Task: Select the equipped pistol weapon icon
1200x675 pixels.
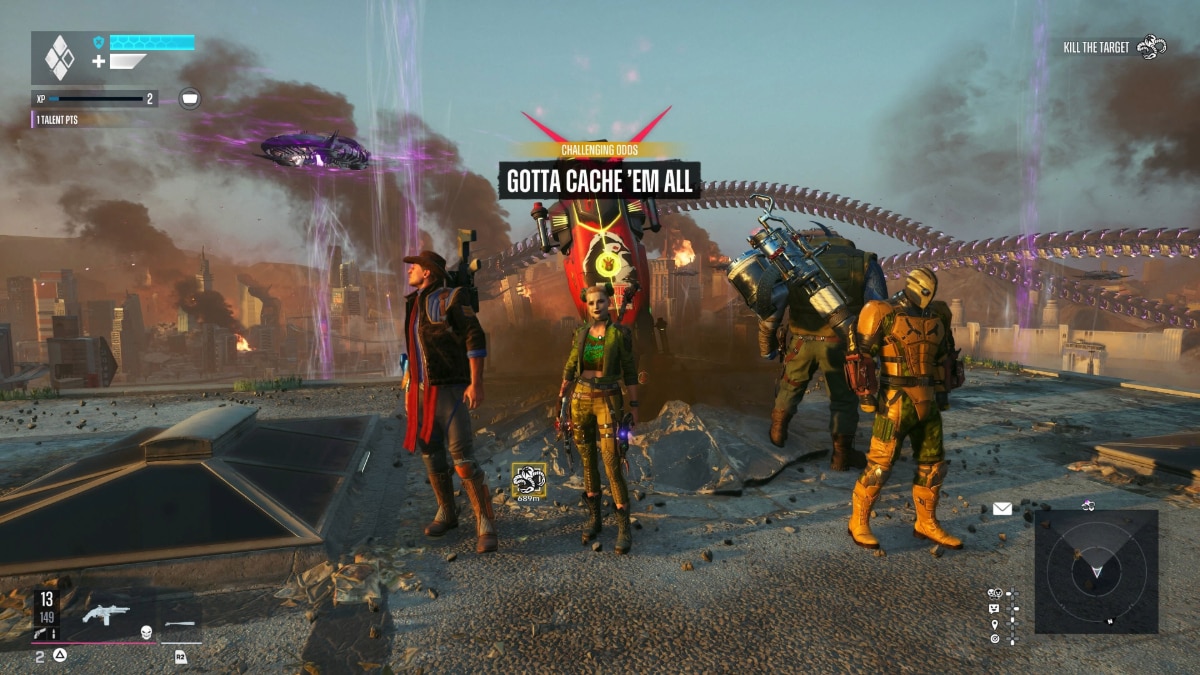Action: [106, 614]
